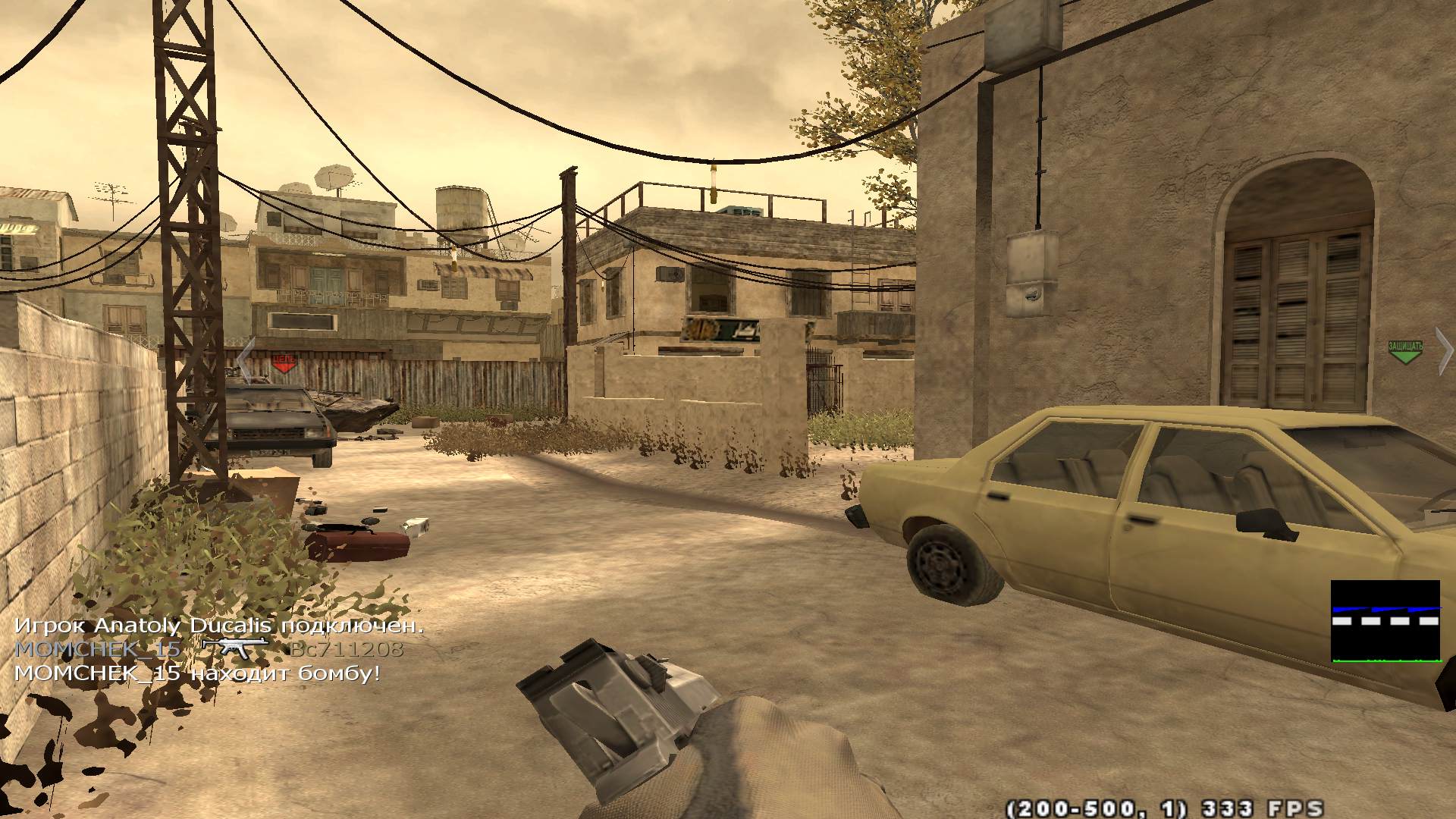Click the network lagometer graph
Image resolution: width=1456 pixels, height=819 pixels.
click(1385, 622)
